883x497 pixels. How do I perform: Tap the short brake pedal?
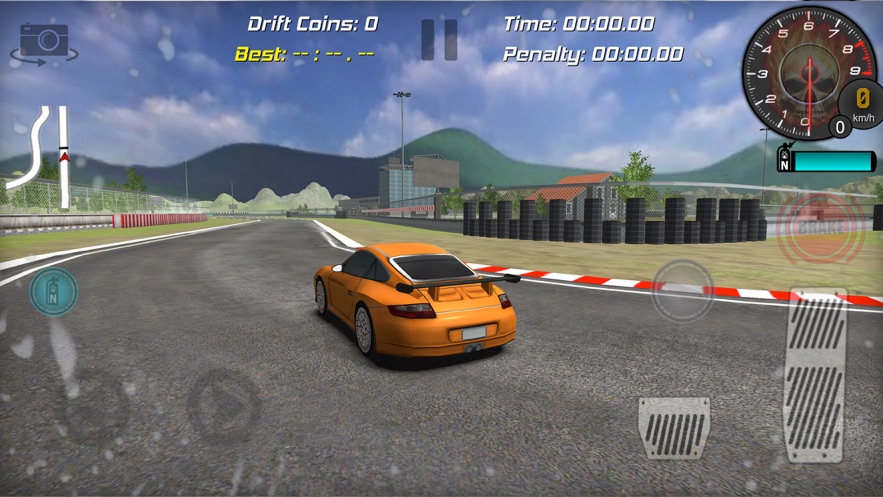click(674, 427)
